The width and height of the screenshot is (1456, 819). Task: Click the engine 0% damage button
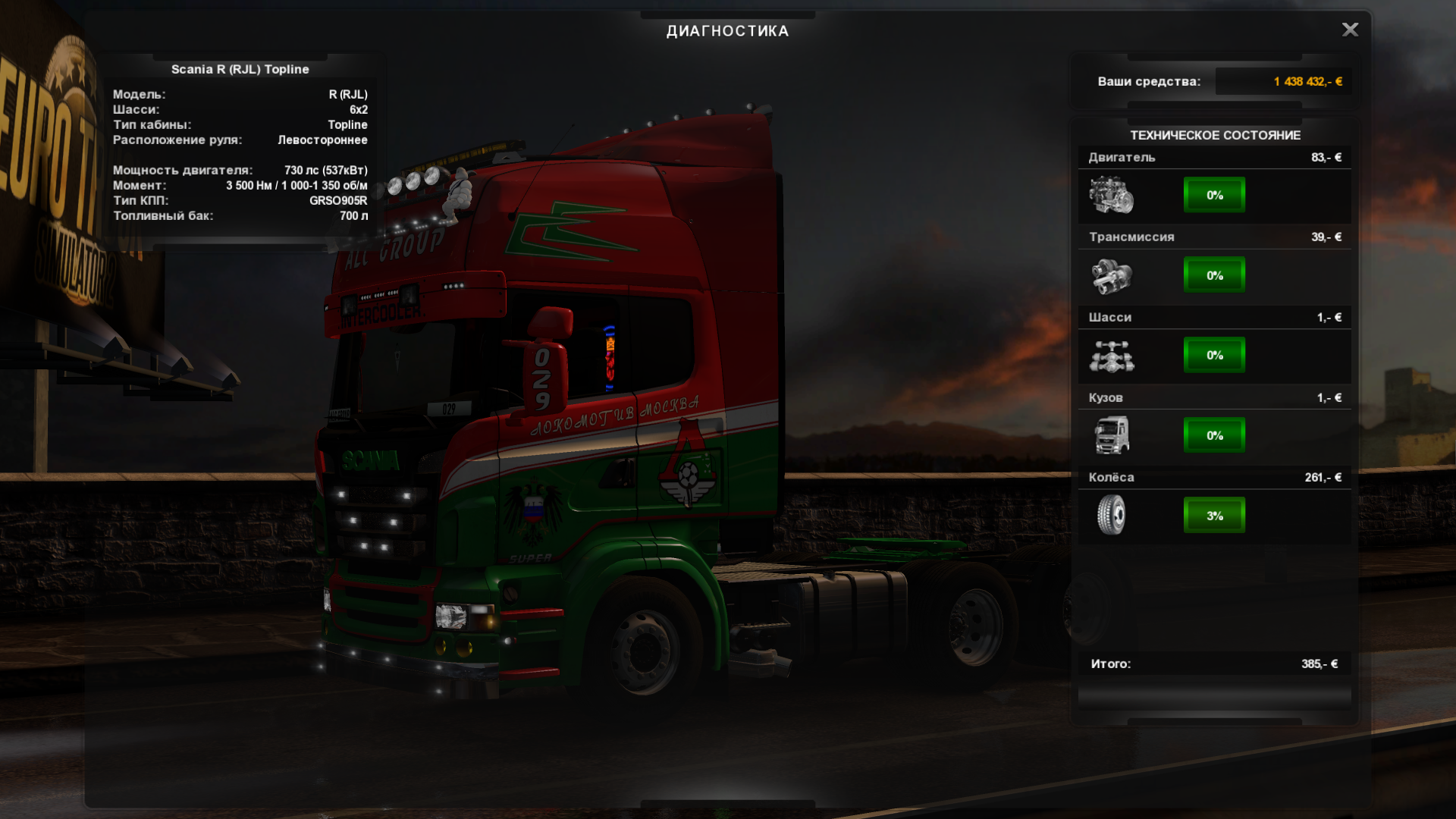tap(1214, 195)
